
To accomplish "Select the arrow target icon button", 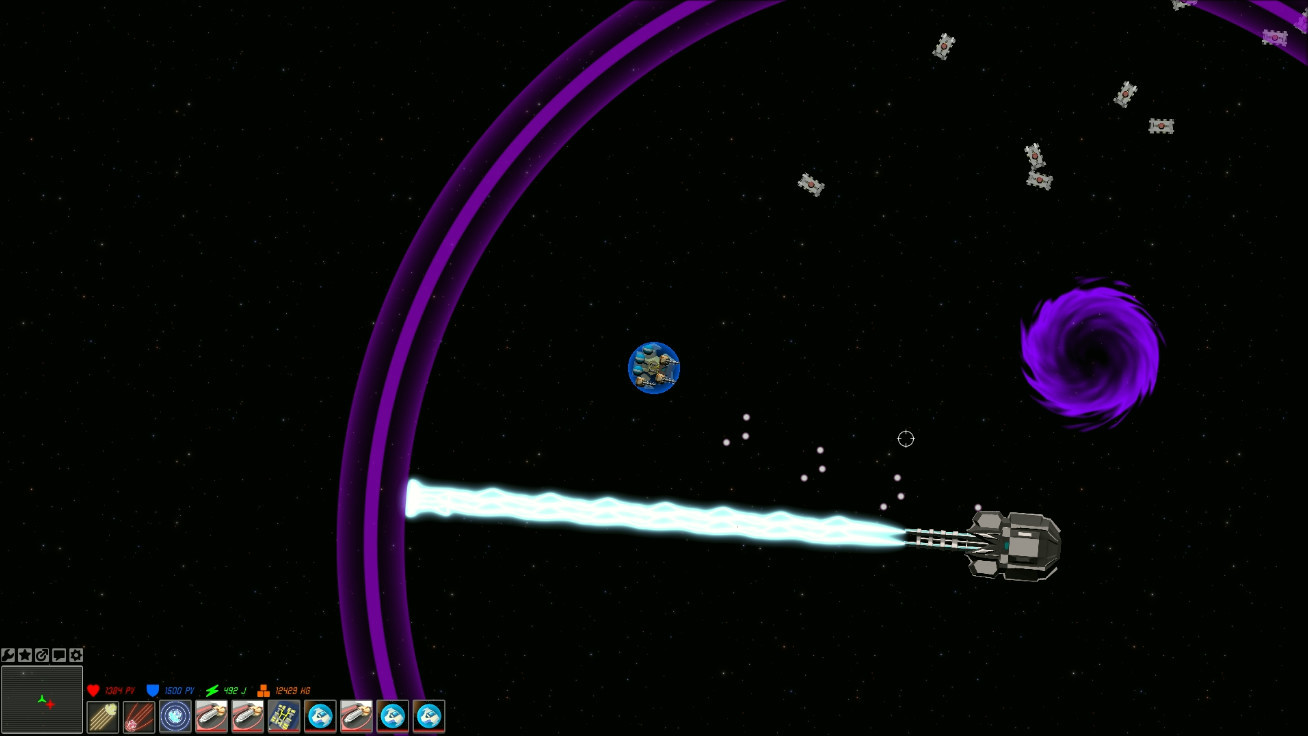I will coord(42,656).
